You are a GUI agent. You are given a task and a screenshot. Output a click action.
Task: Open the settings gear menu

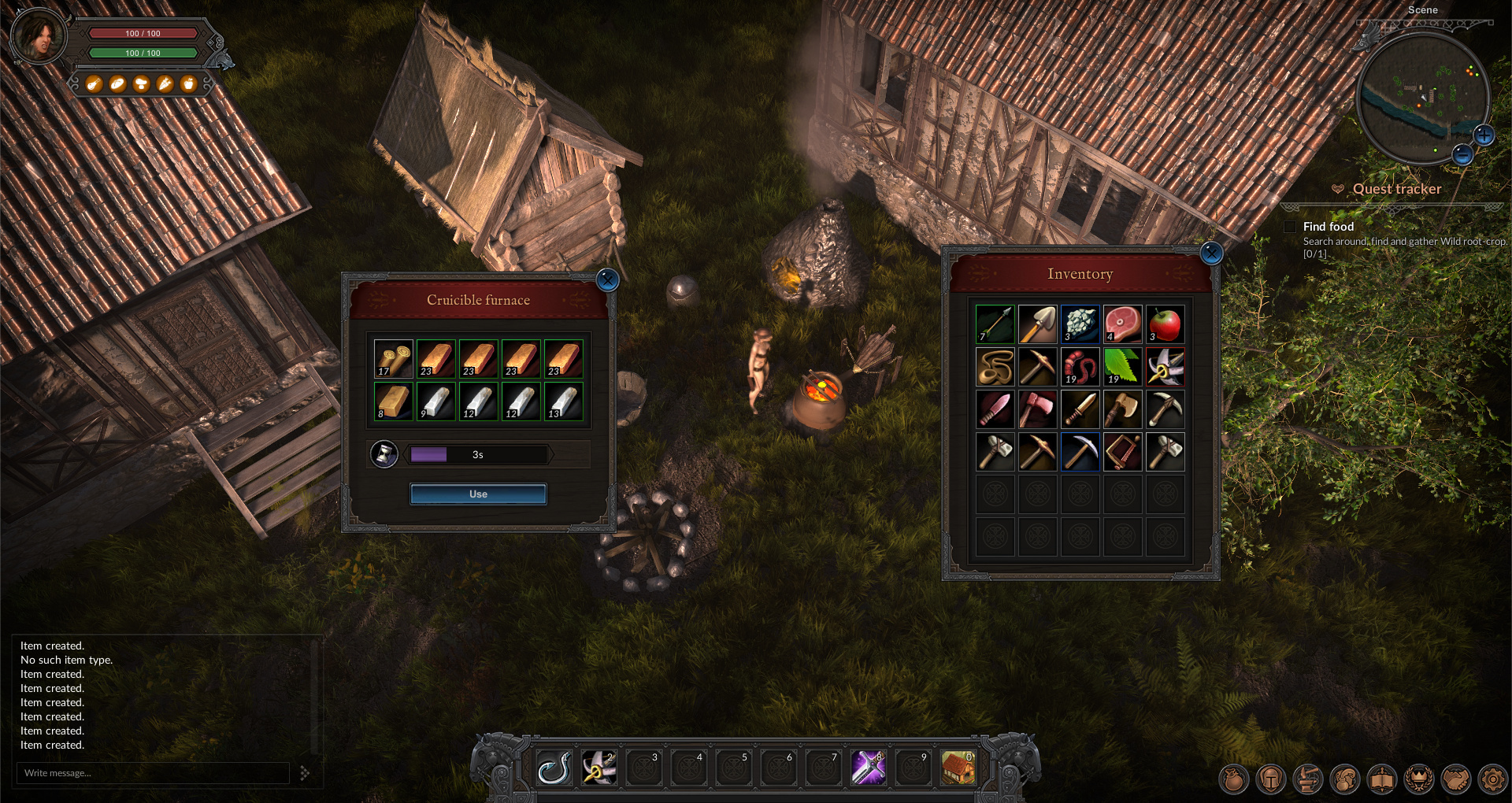(1492, 779)
